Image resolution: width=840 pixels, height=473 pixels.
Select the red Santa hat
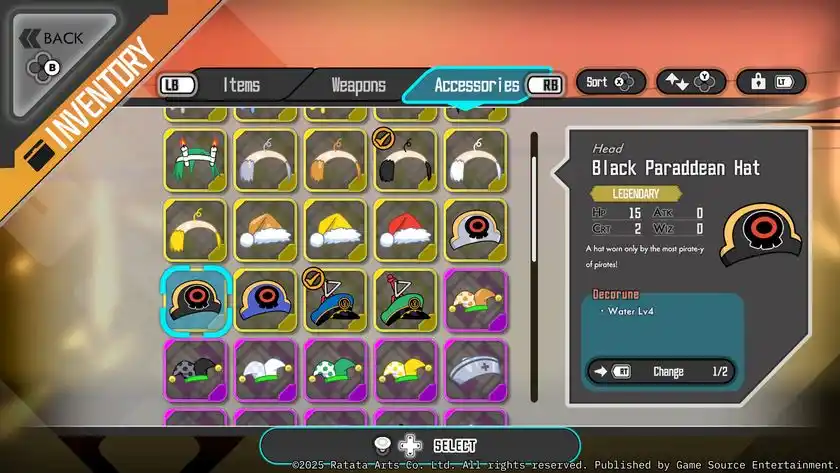406,230
